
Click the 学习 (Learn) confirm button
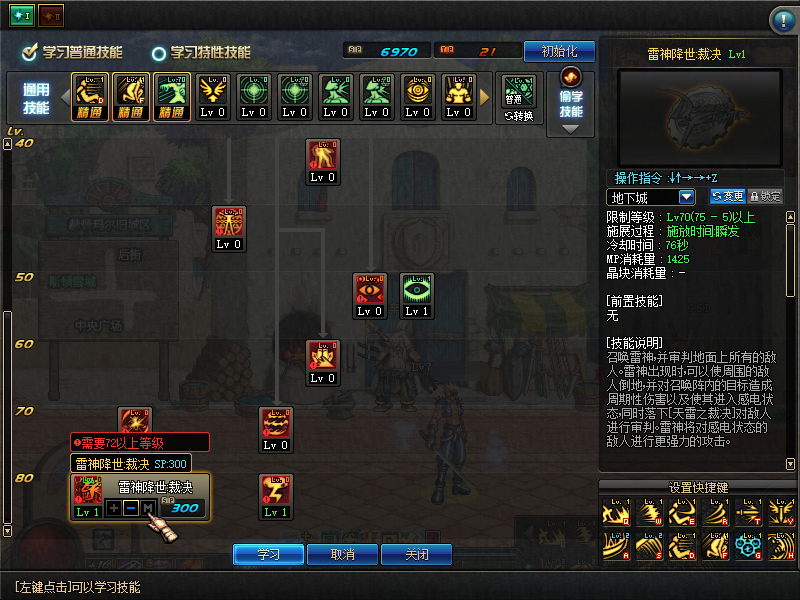click(268, 554)
